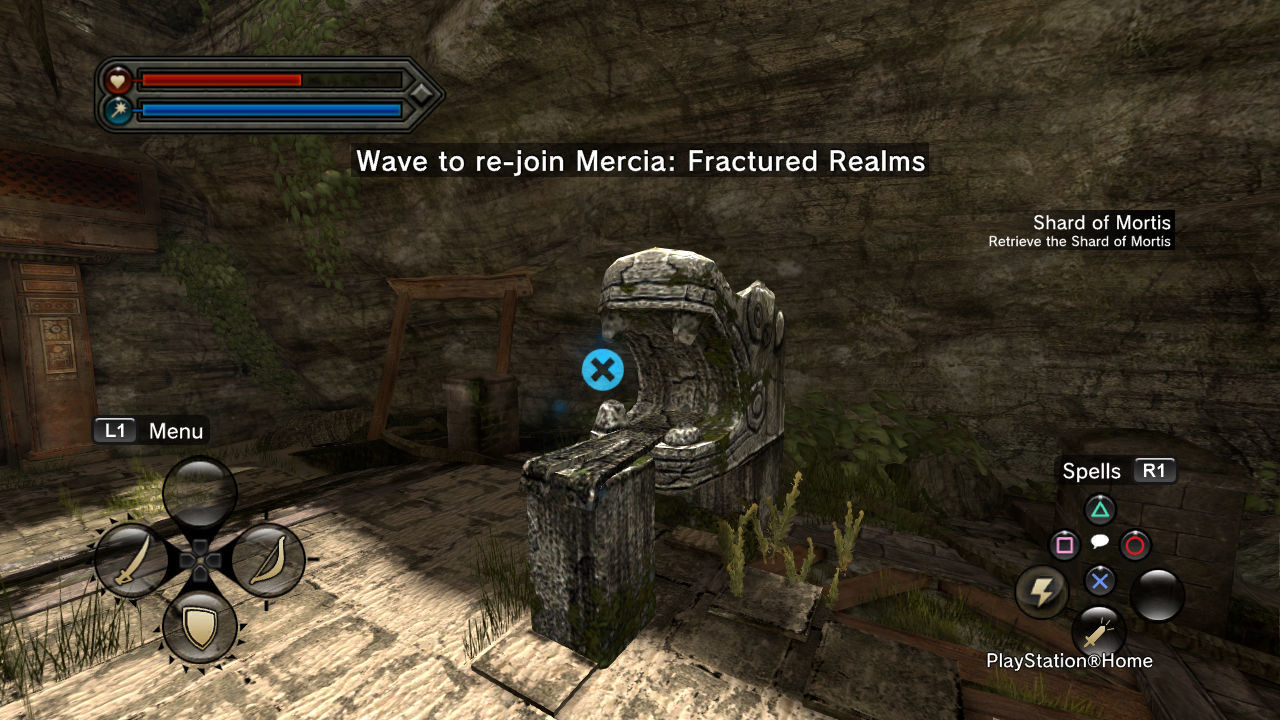Activate the lightning bolt spell
The width and height of the screenshot is (1280, 720).
(1042, 592)
